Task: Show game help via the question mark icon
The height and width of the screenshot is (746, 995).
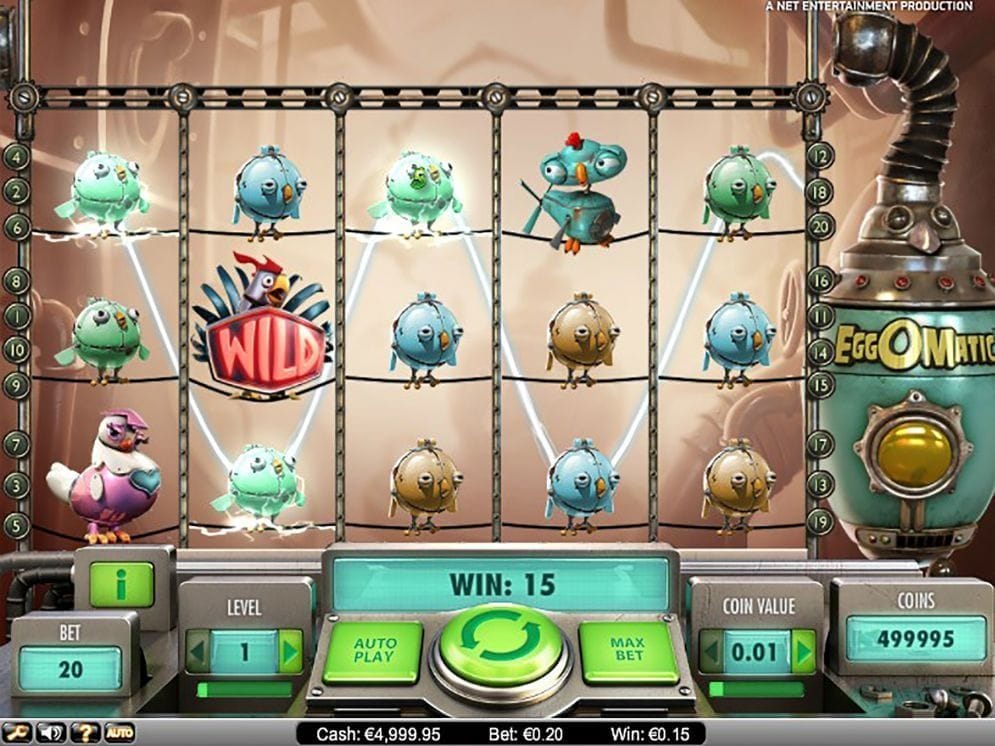Action: click(84, 733)
